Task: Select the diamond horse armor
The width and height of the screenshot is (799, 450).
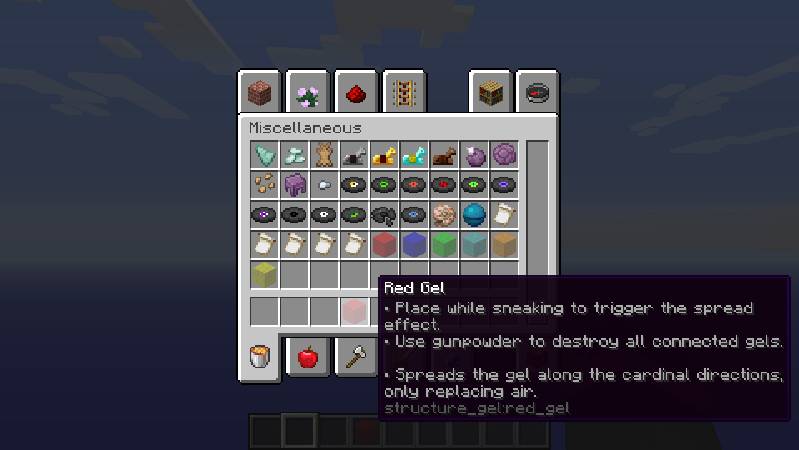Action: [x=414, y=155]
